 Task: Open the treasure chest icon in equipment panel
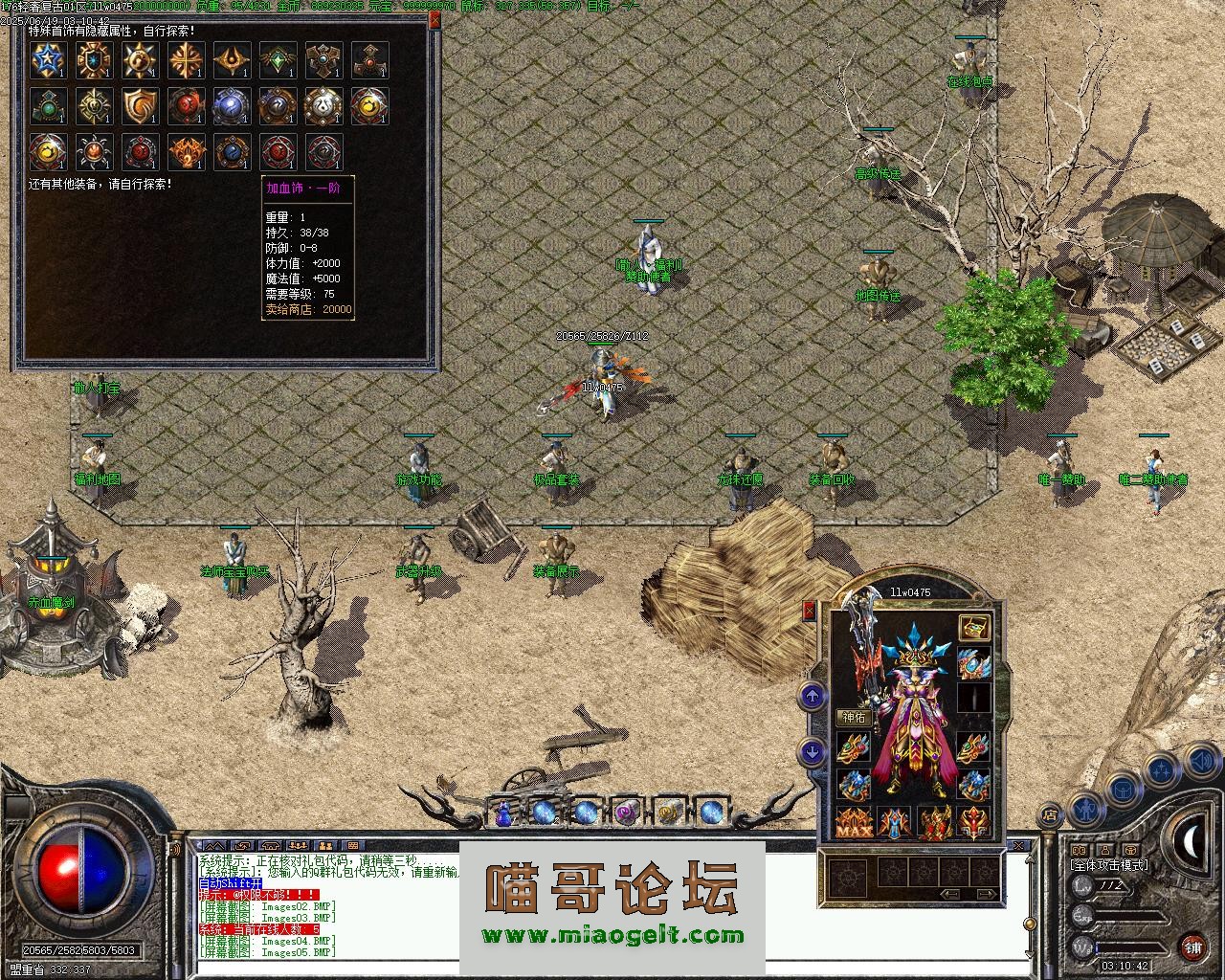click(x=974, y=628)
